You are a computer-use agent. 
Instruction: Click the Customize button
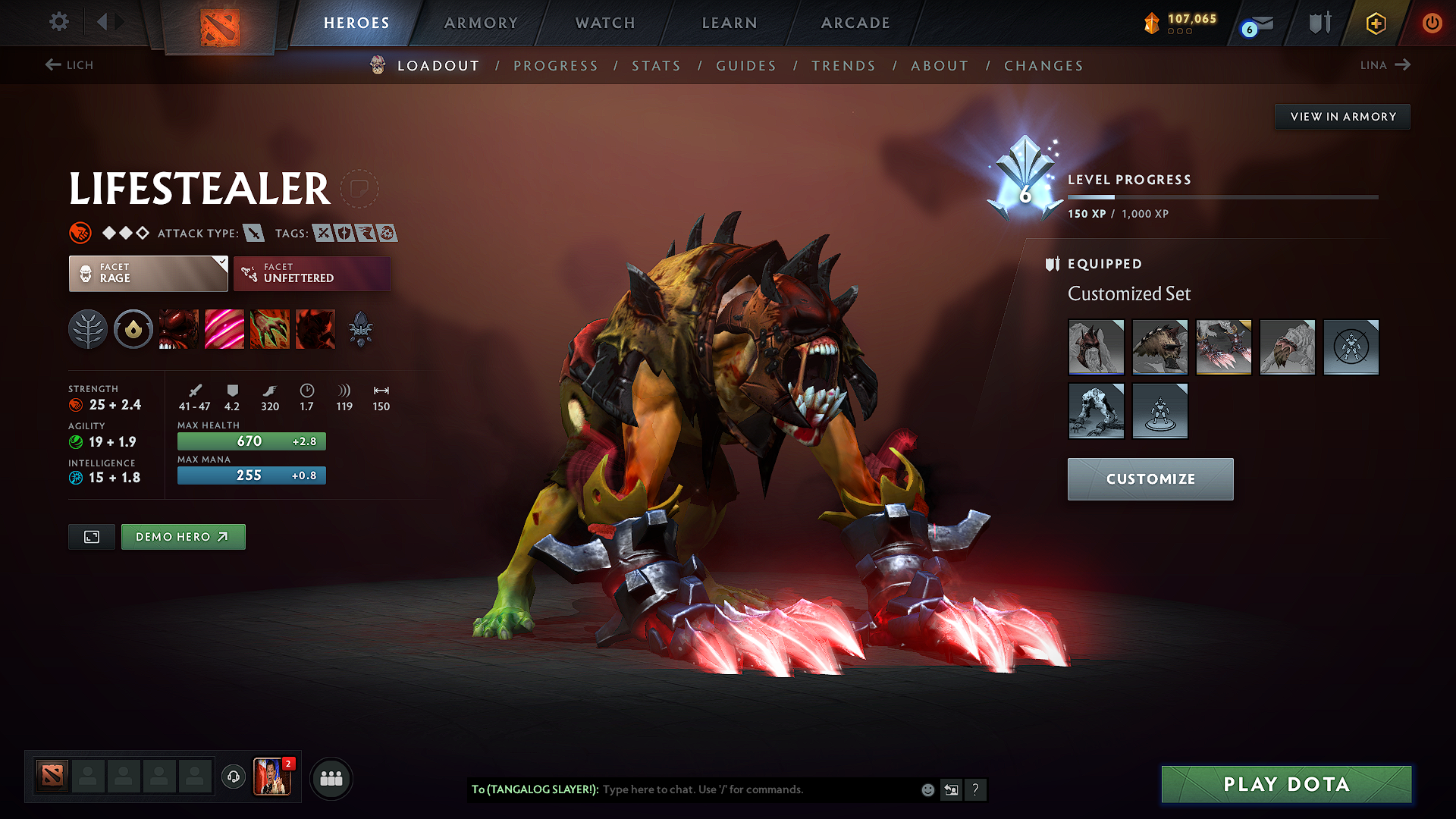[1150, 479]
